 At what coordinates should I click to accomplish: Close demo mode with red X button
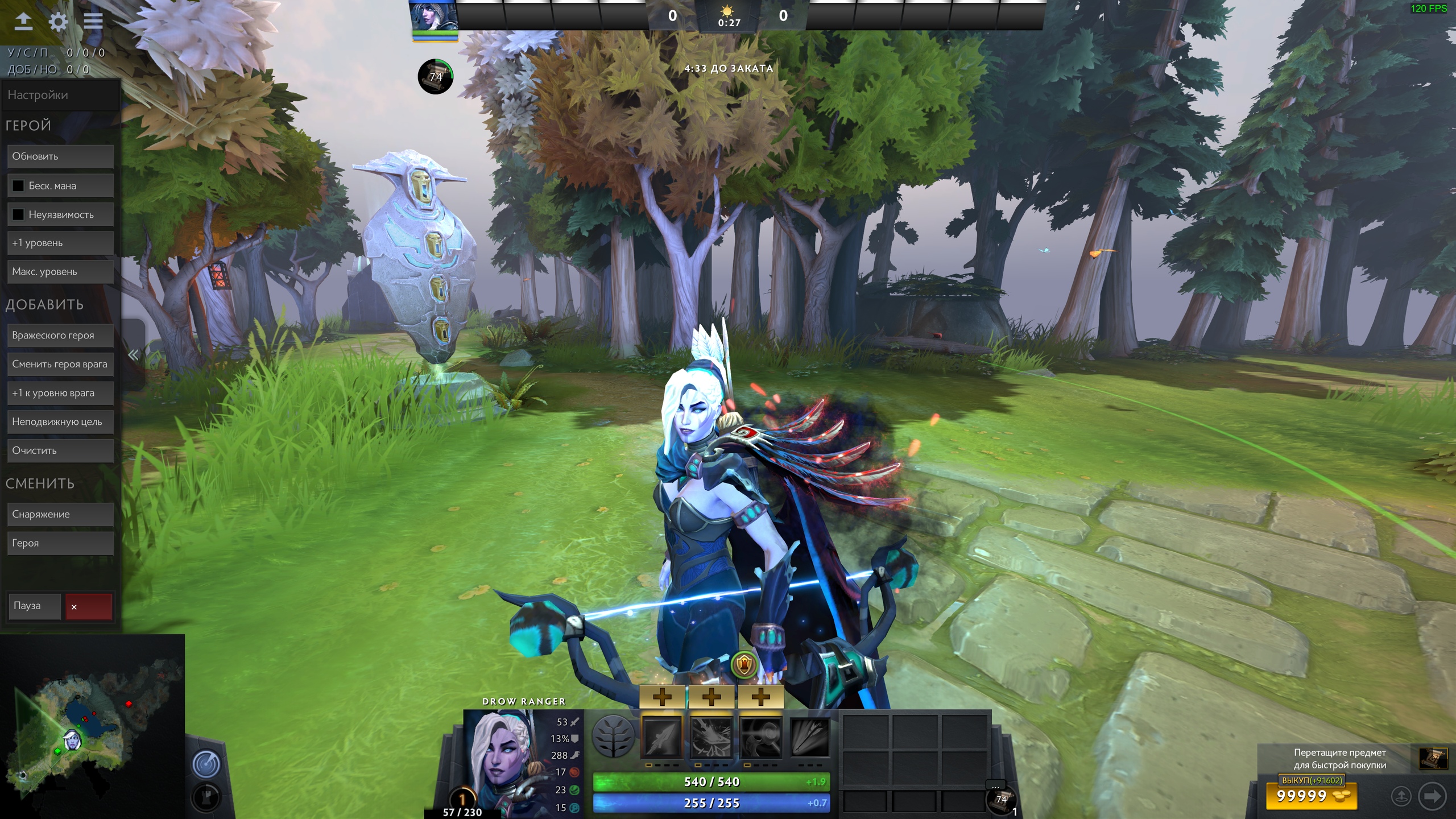click(x=89, y=607)
